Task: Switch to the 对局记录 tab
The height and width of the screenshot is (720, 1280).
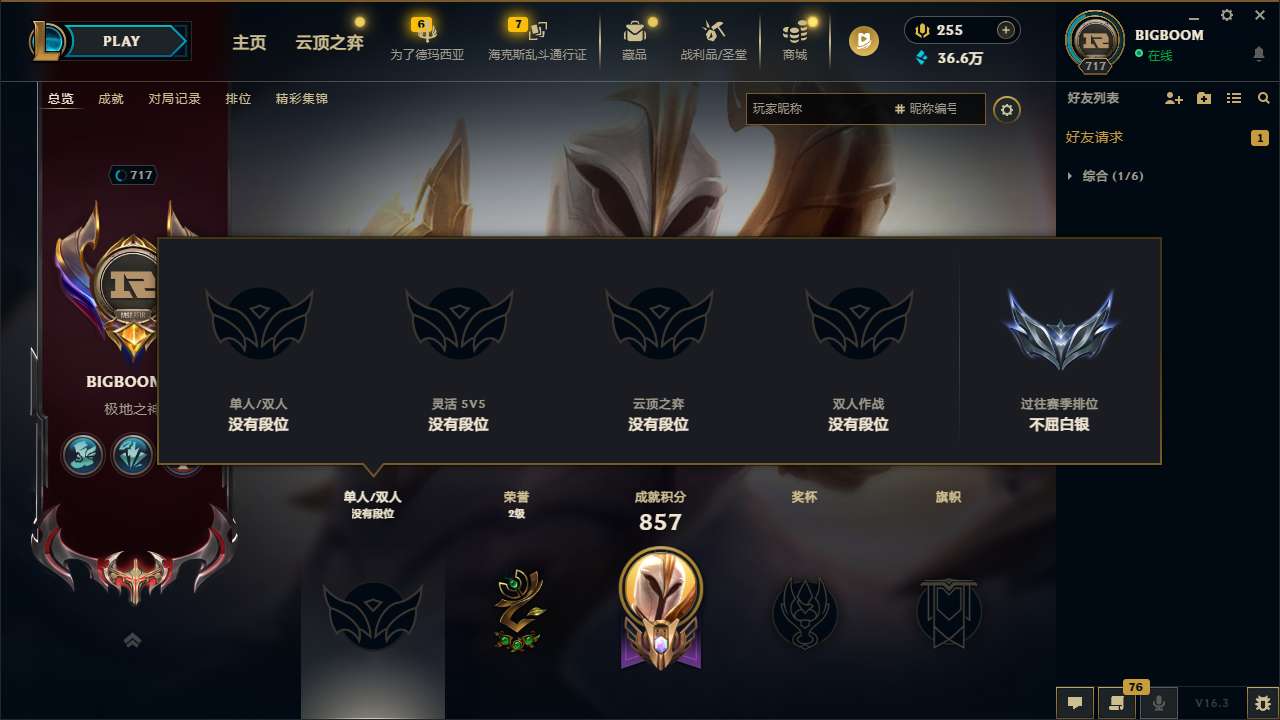Action: click(x=175, y=99)
